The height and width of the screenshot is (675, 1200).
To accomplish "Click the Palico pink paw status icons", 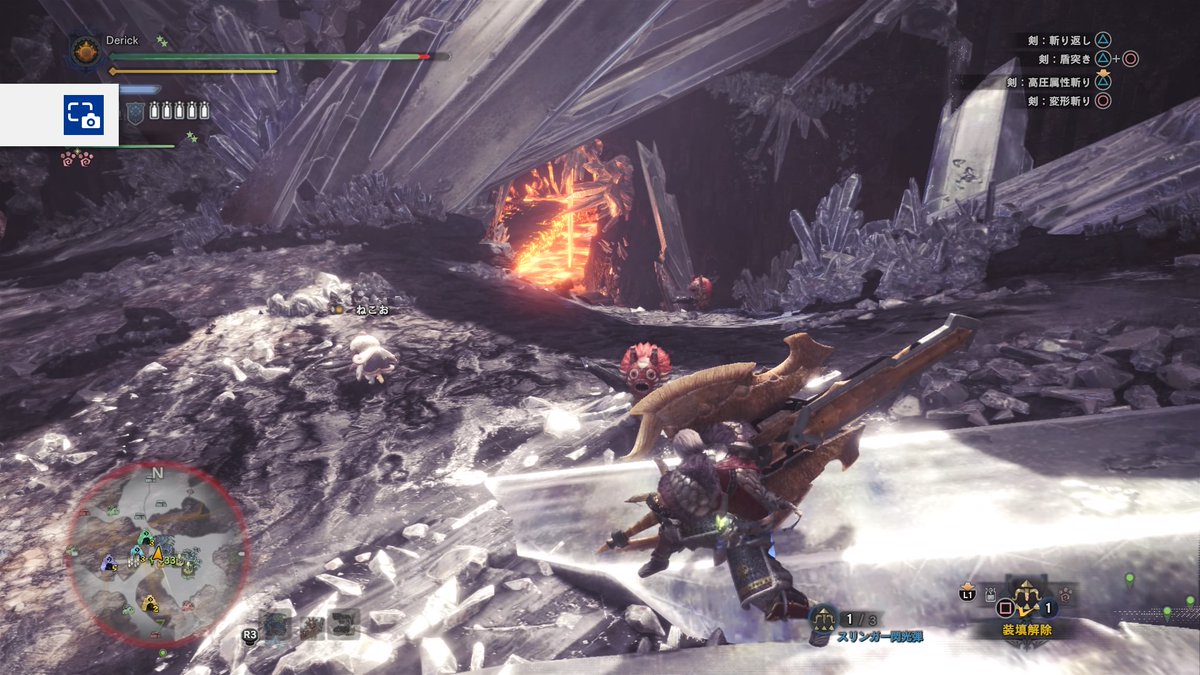I will 75,157.
